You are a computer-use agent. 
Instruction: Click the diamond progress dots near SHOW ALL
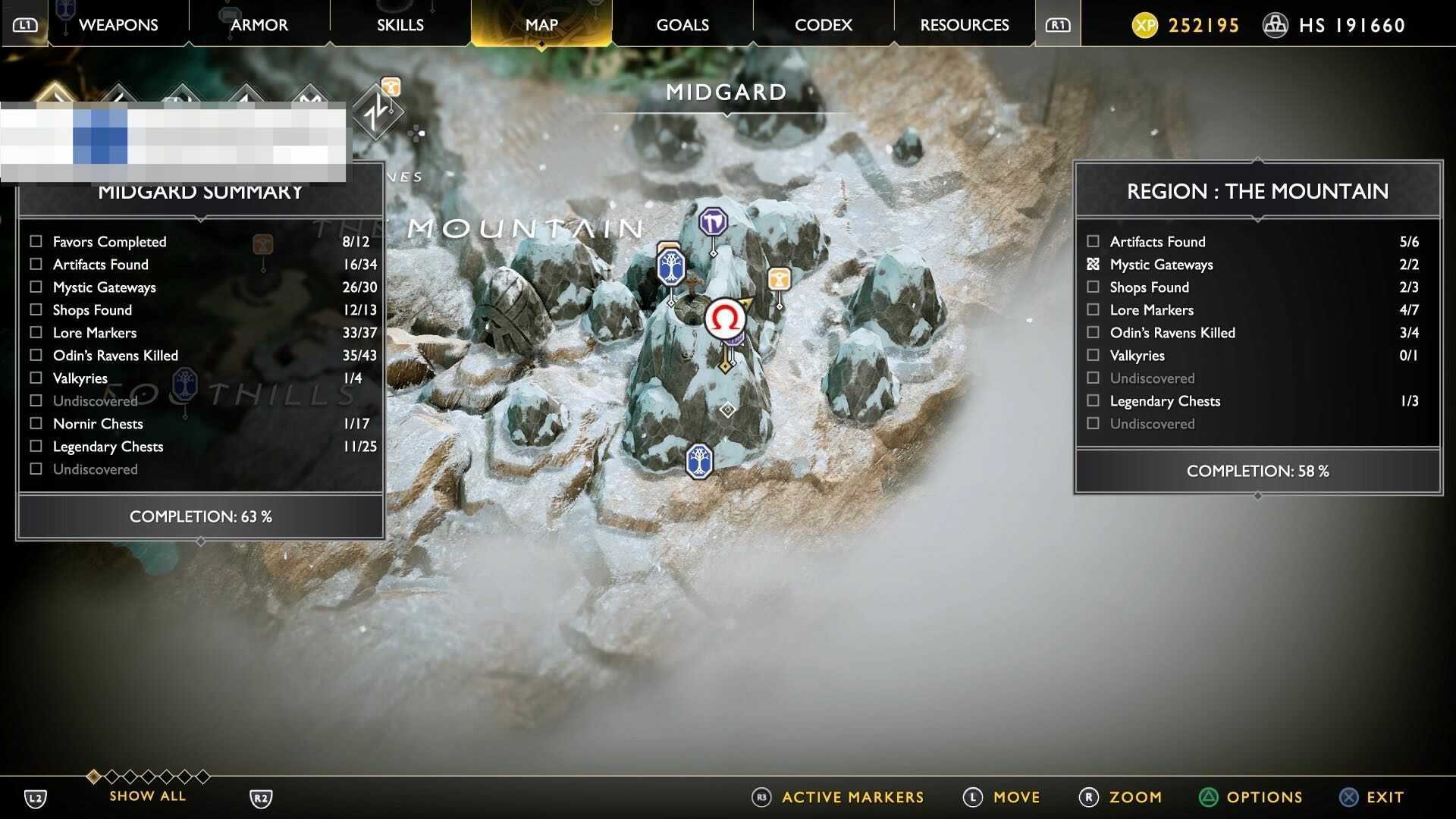[149, 777]
